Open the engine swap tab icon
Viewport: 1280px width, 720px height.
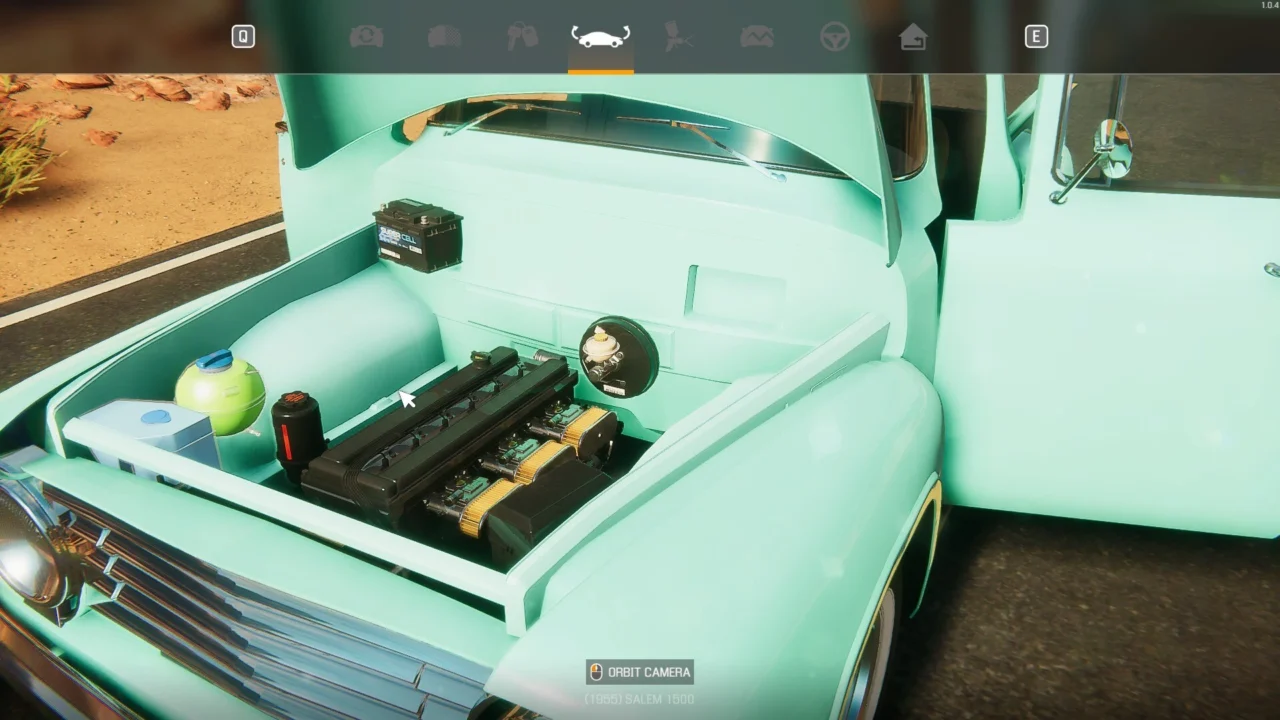[x=367, y=37]
